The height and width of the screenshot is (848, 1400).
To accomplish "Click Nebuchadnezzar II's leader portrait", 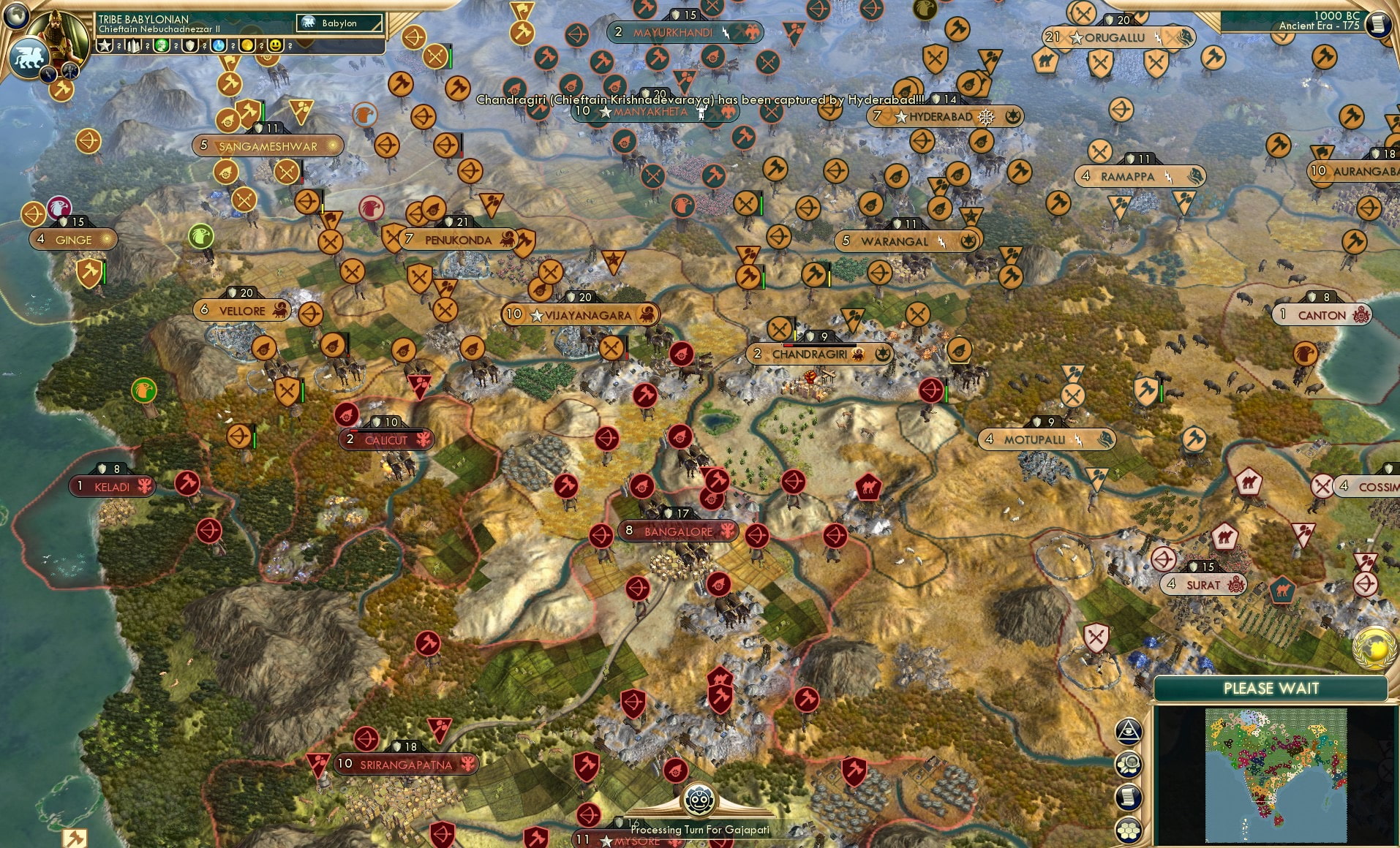I will (57, 31).
